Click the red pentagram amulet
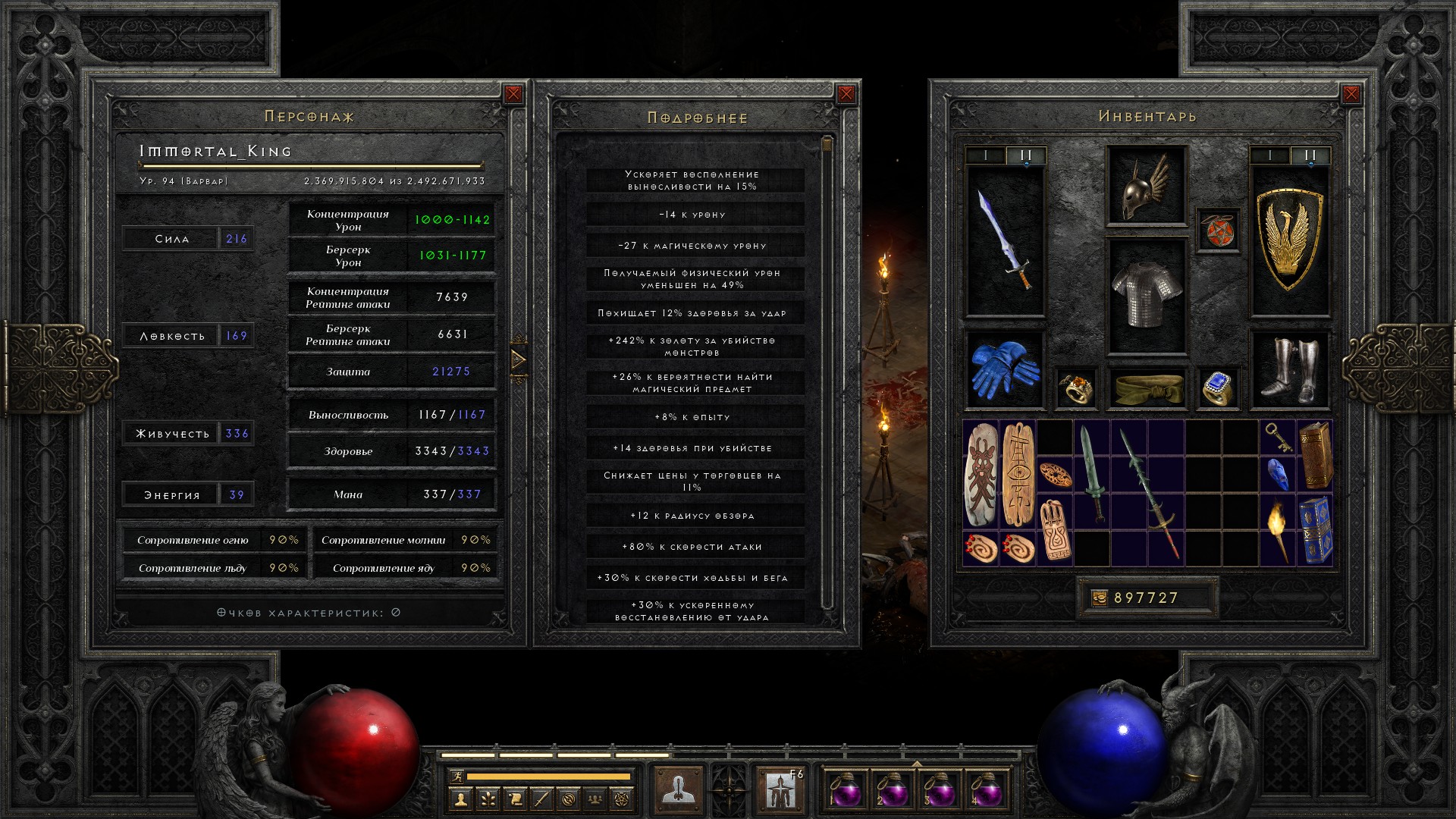1456x819 pixels. coord(1218,230)
